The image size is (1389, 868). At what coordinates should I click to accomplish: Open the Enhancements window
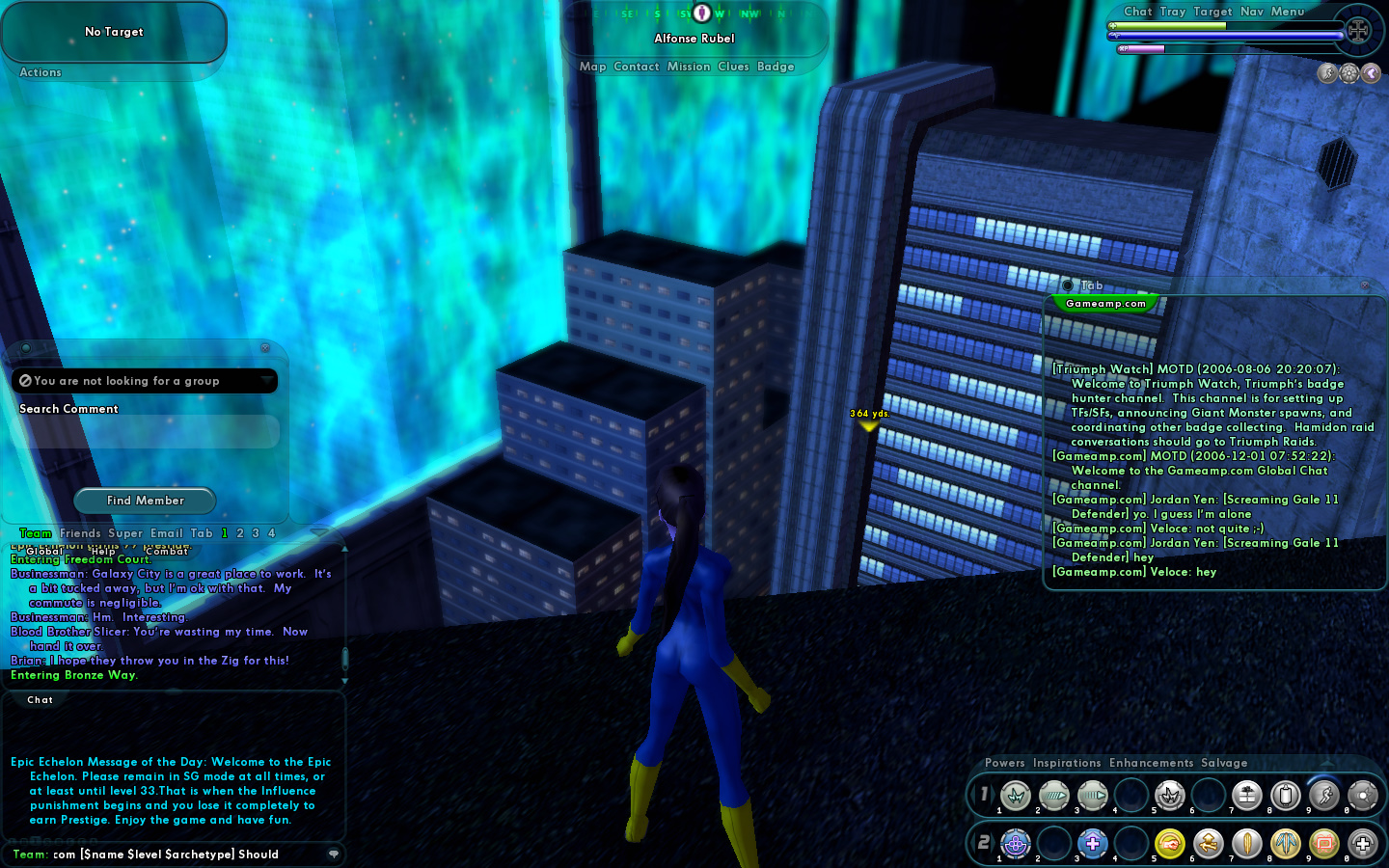click(1151, 763)
